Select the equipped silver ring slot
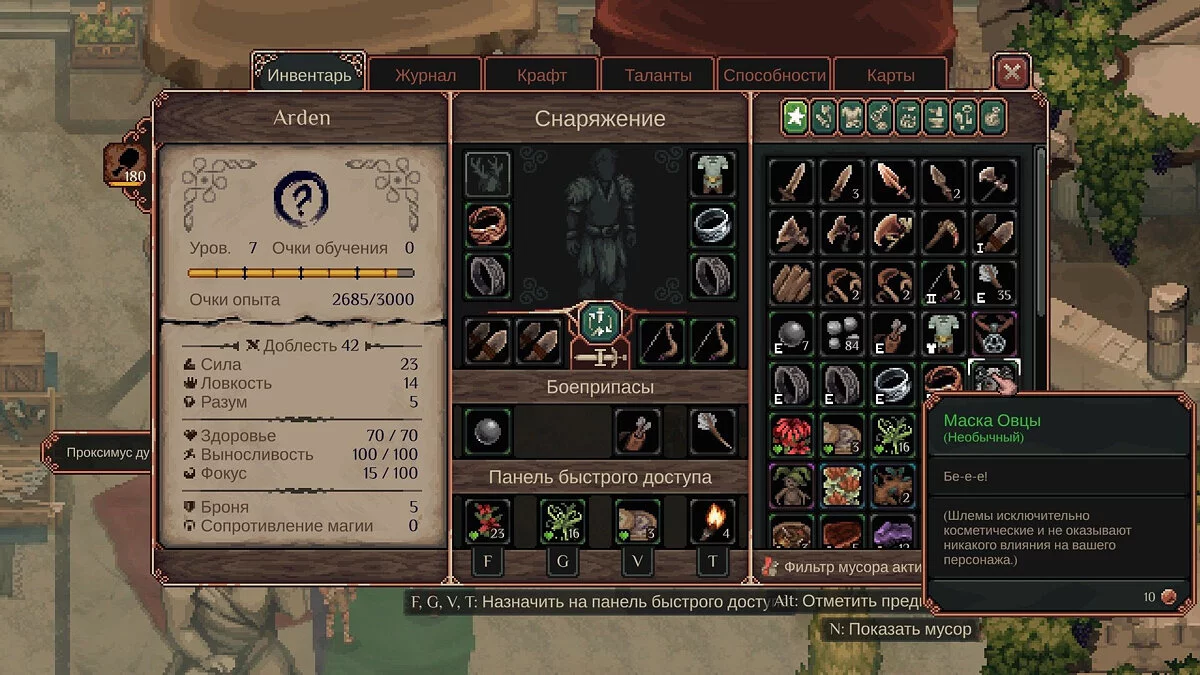 click(x=713, y=225)
